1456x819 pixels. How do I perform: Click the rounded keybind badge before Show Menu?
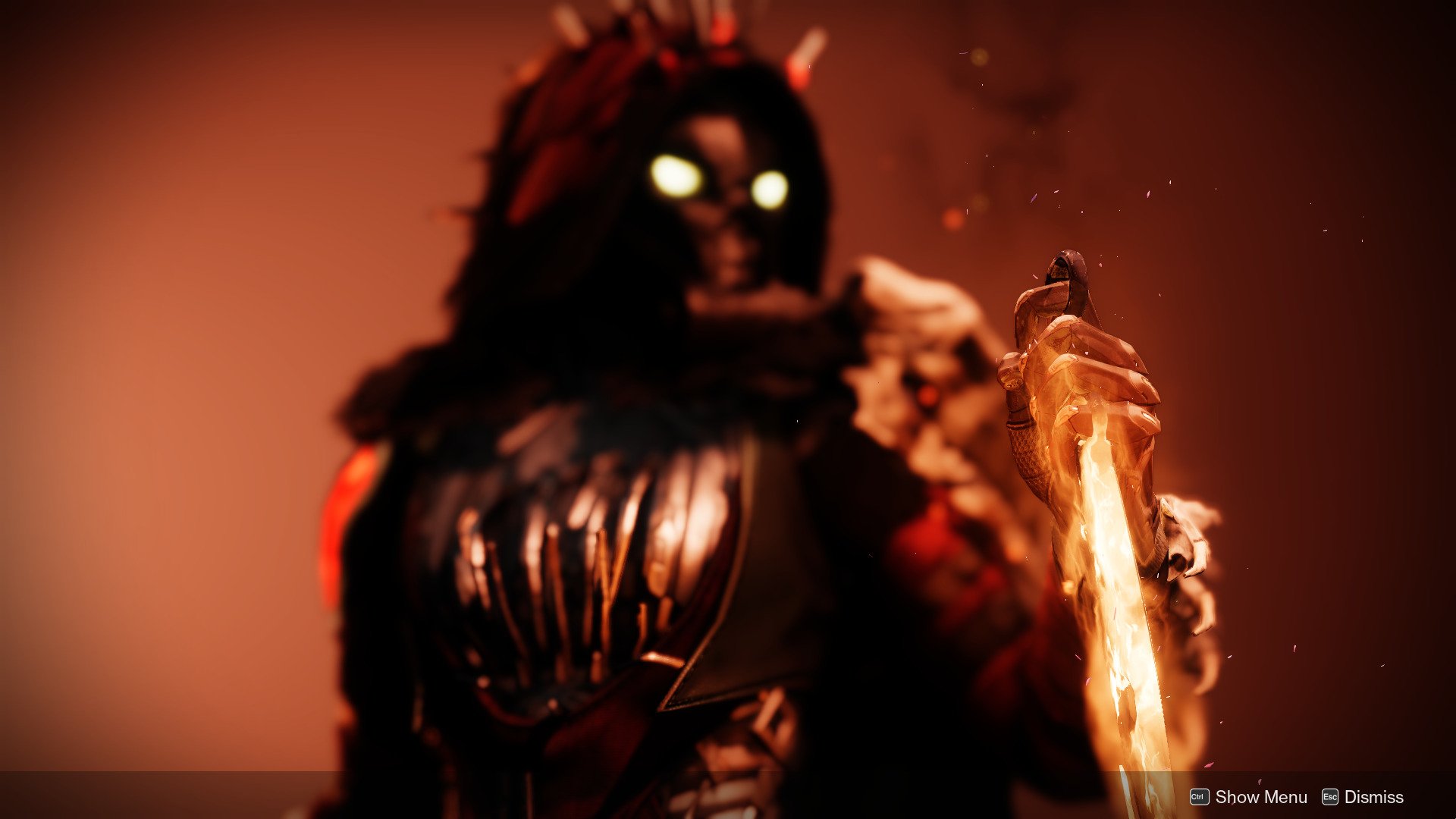(x=1200, y=796)
